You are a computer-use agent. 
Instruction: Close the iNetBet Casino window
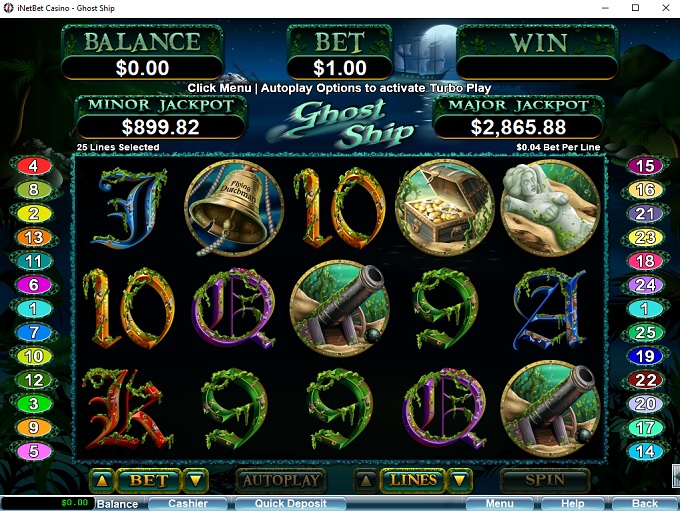tap(662, 8)
